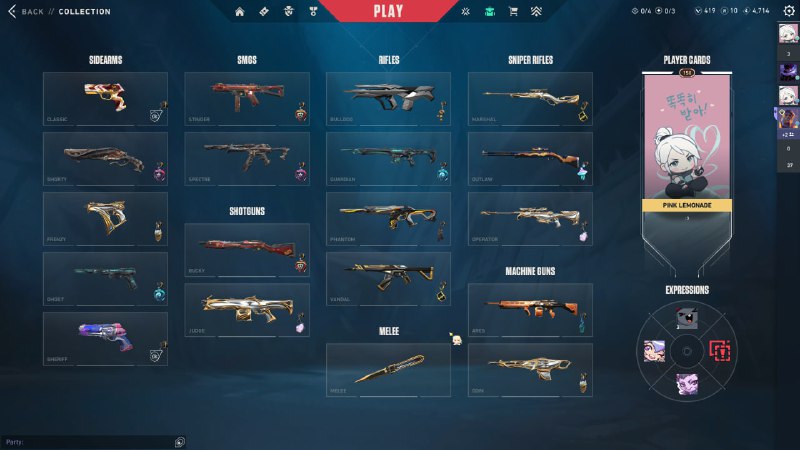Open the store cart icon
The height and width of the screenshot is (450, 800).
[x=513, y=12]
